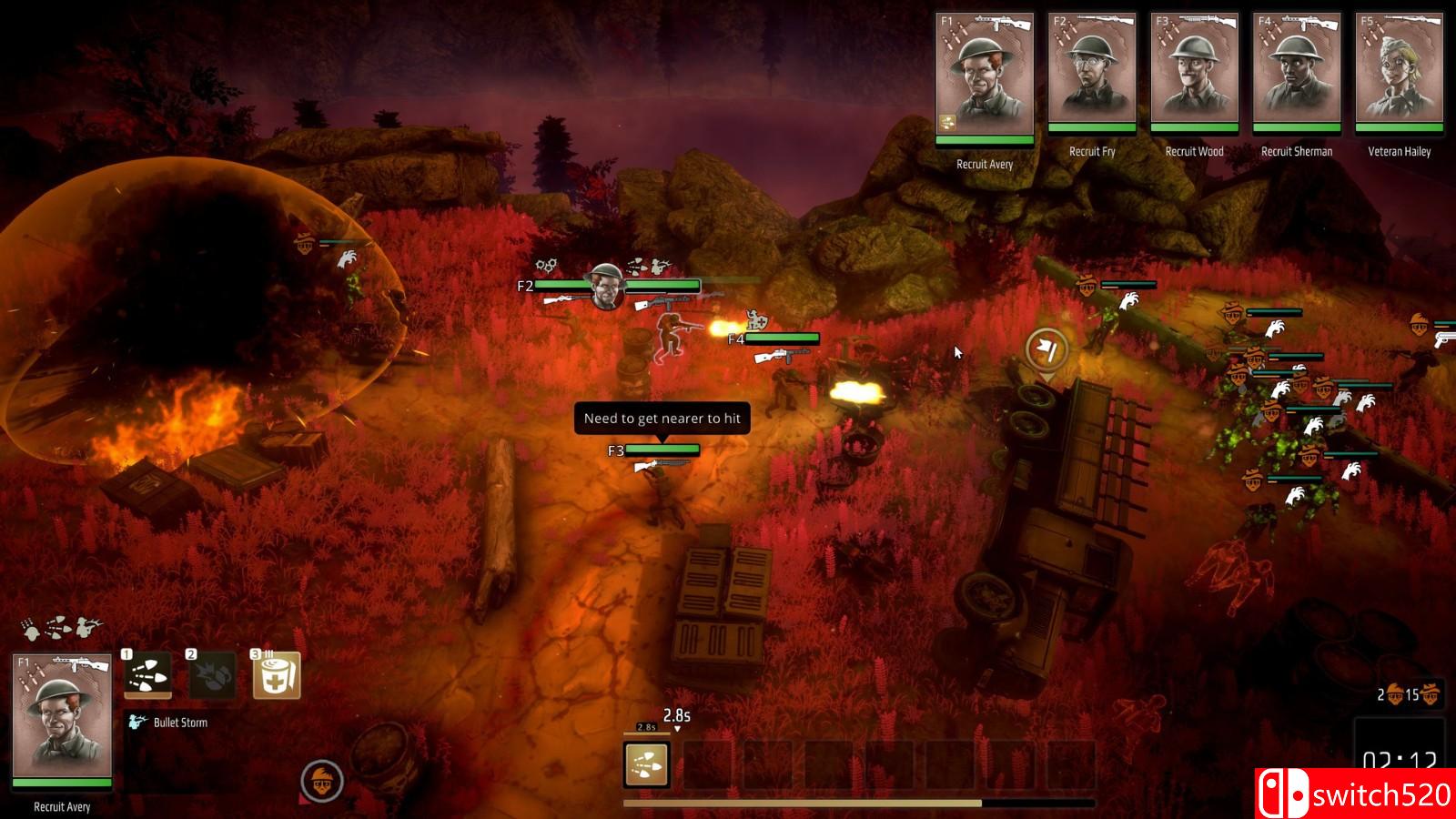Screen dimensions: 1456x819
Task: Select Recruit Fry's portrait card
Action: (1092, 71)
